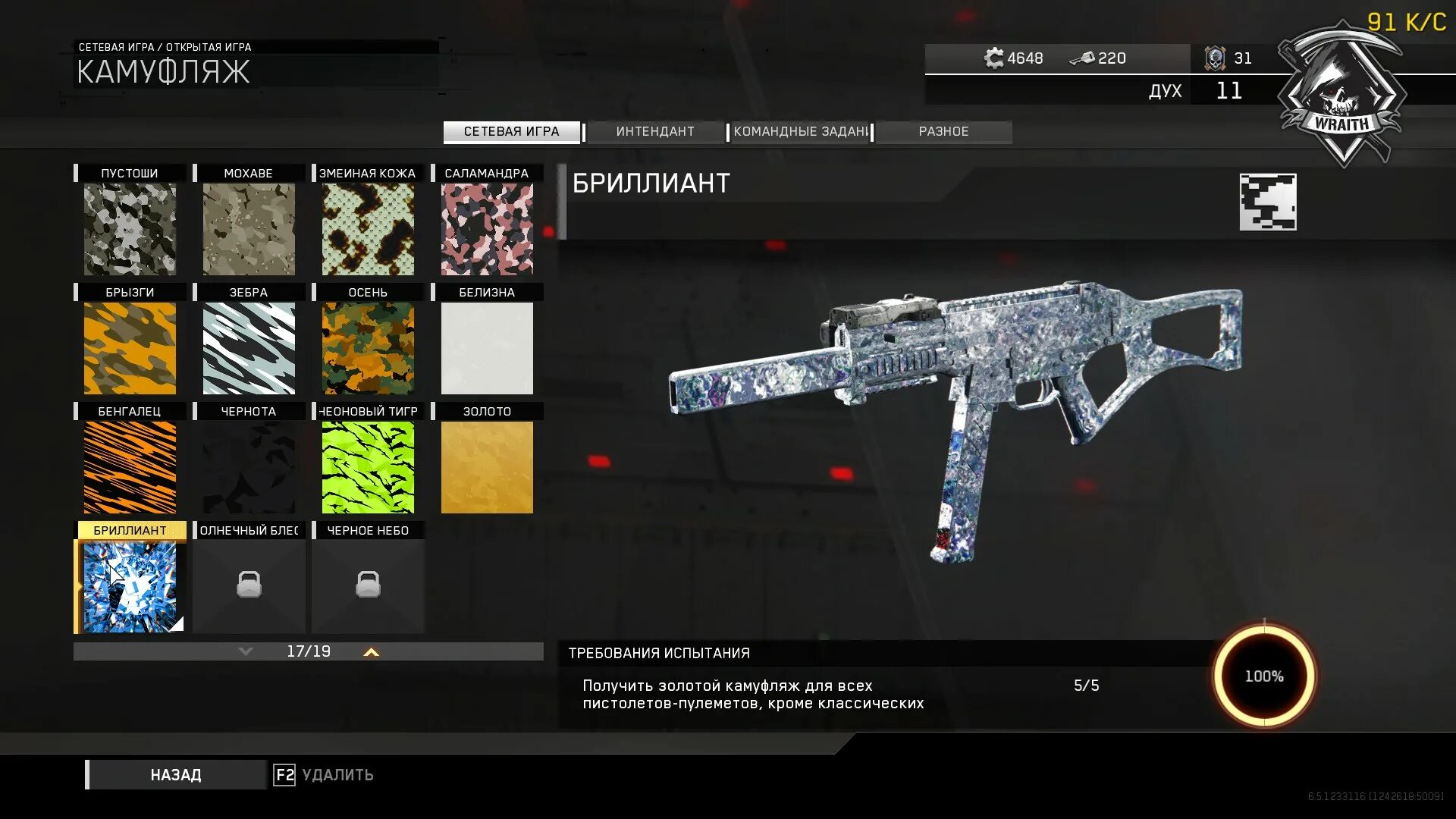
Task: Choose the Неоновый тигр green camouflage
Action: pos(368,467)
